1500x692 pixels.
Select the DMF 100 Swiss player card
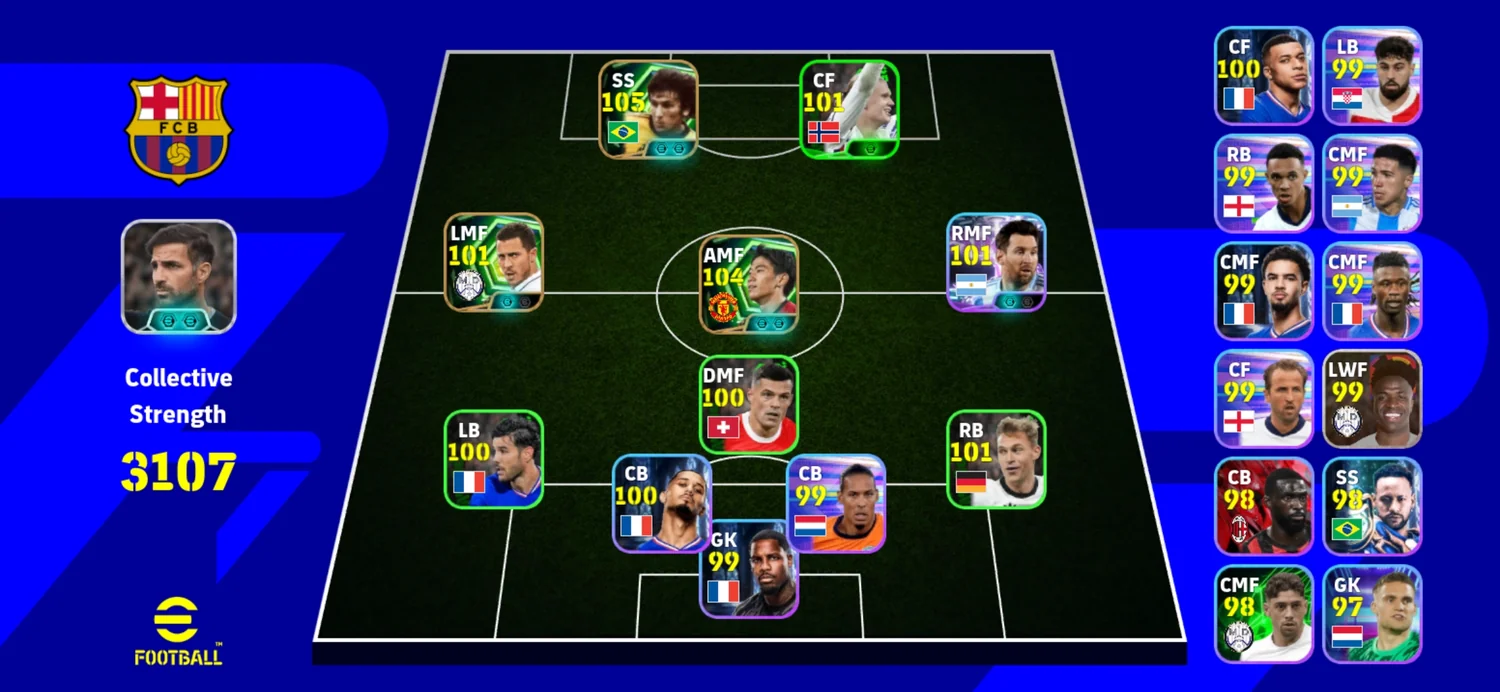[749, 404]
